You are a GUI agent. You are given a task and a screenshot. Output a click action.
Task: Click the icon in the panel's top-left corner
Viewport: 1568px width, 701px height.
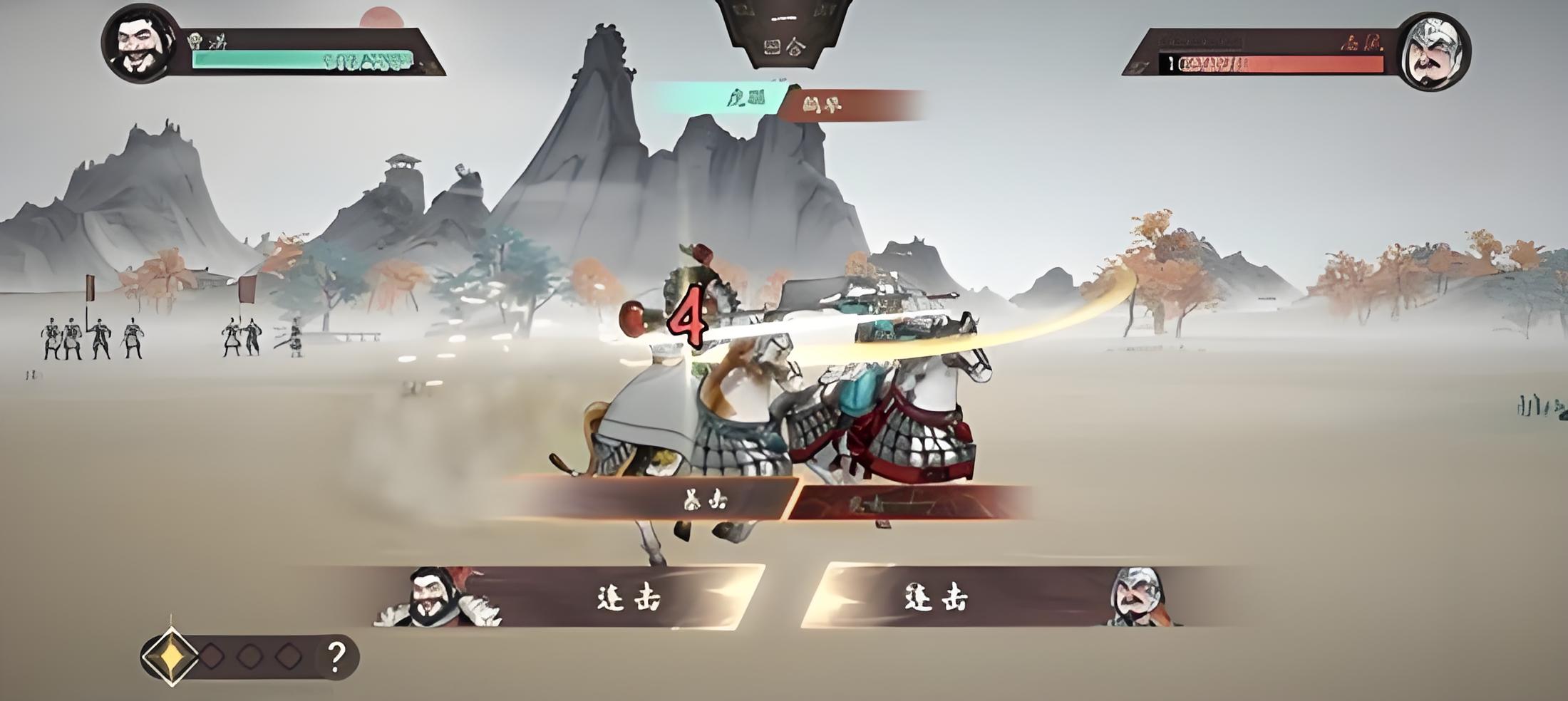point(743,9)
